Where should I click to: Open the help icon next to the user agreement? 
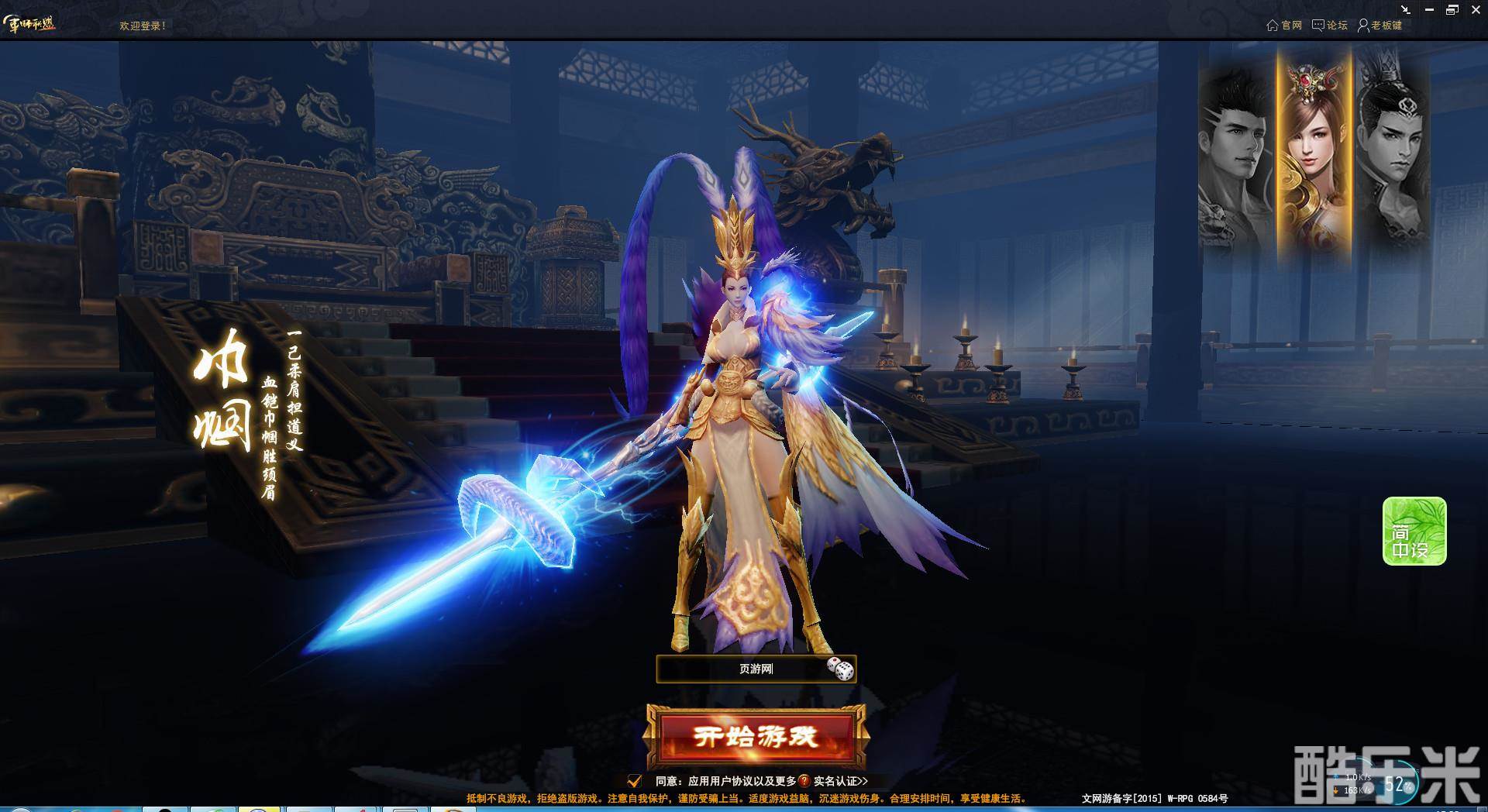click(x=804, y=780)
